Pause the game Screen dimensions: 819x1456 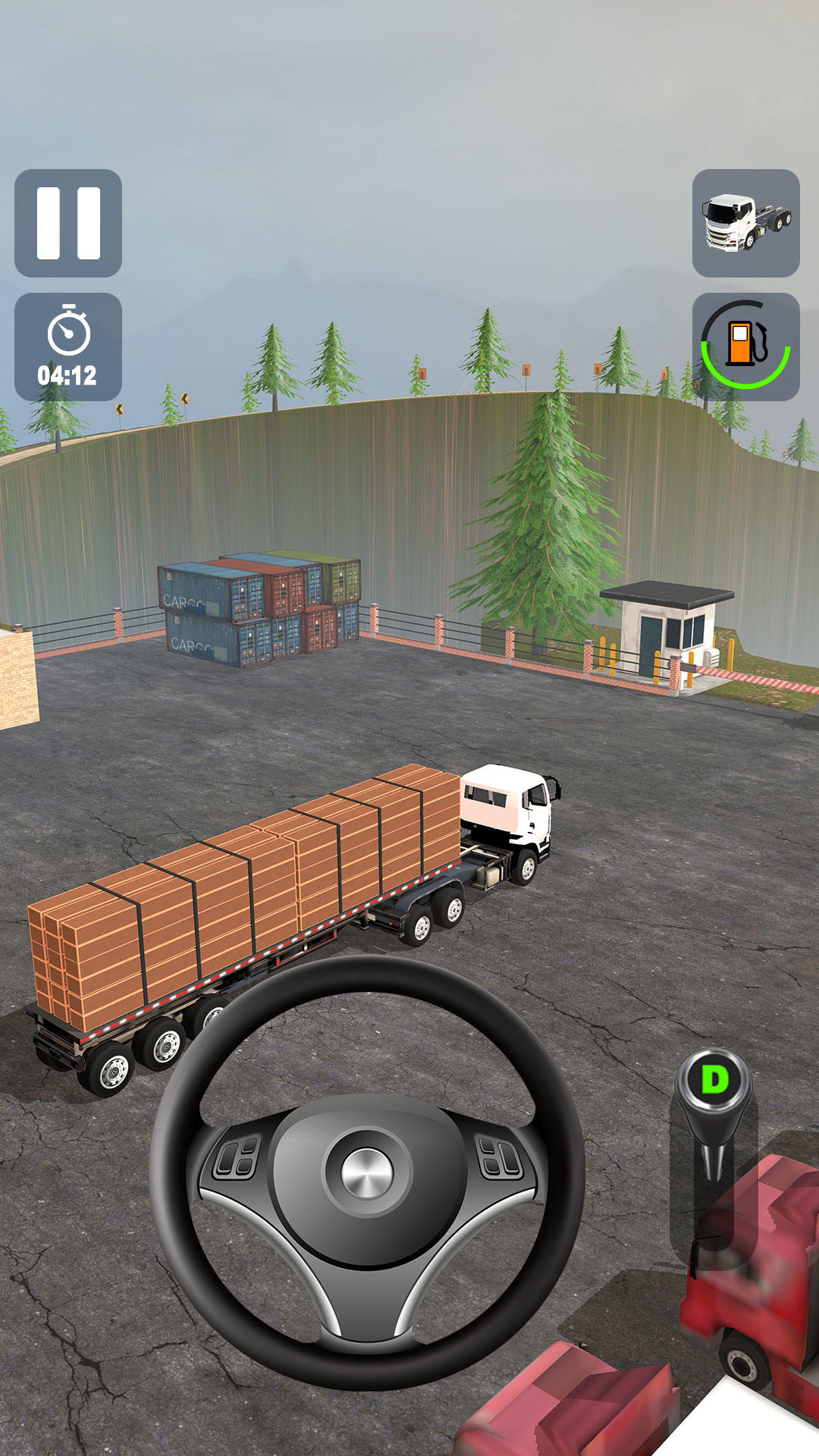pyautogui.click(x=68, y=223)
